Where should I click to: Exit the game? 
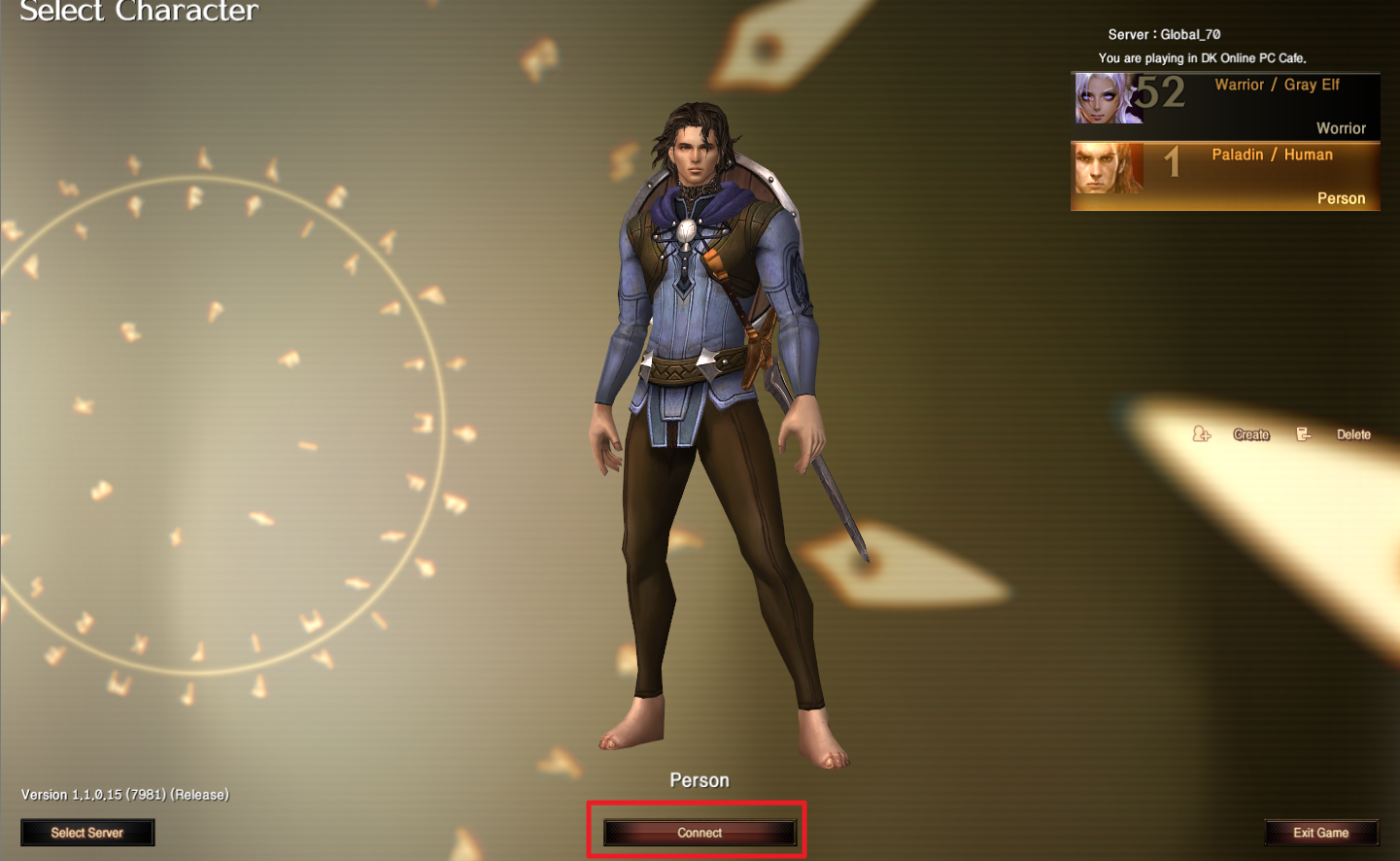[1320, 833]
